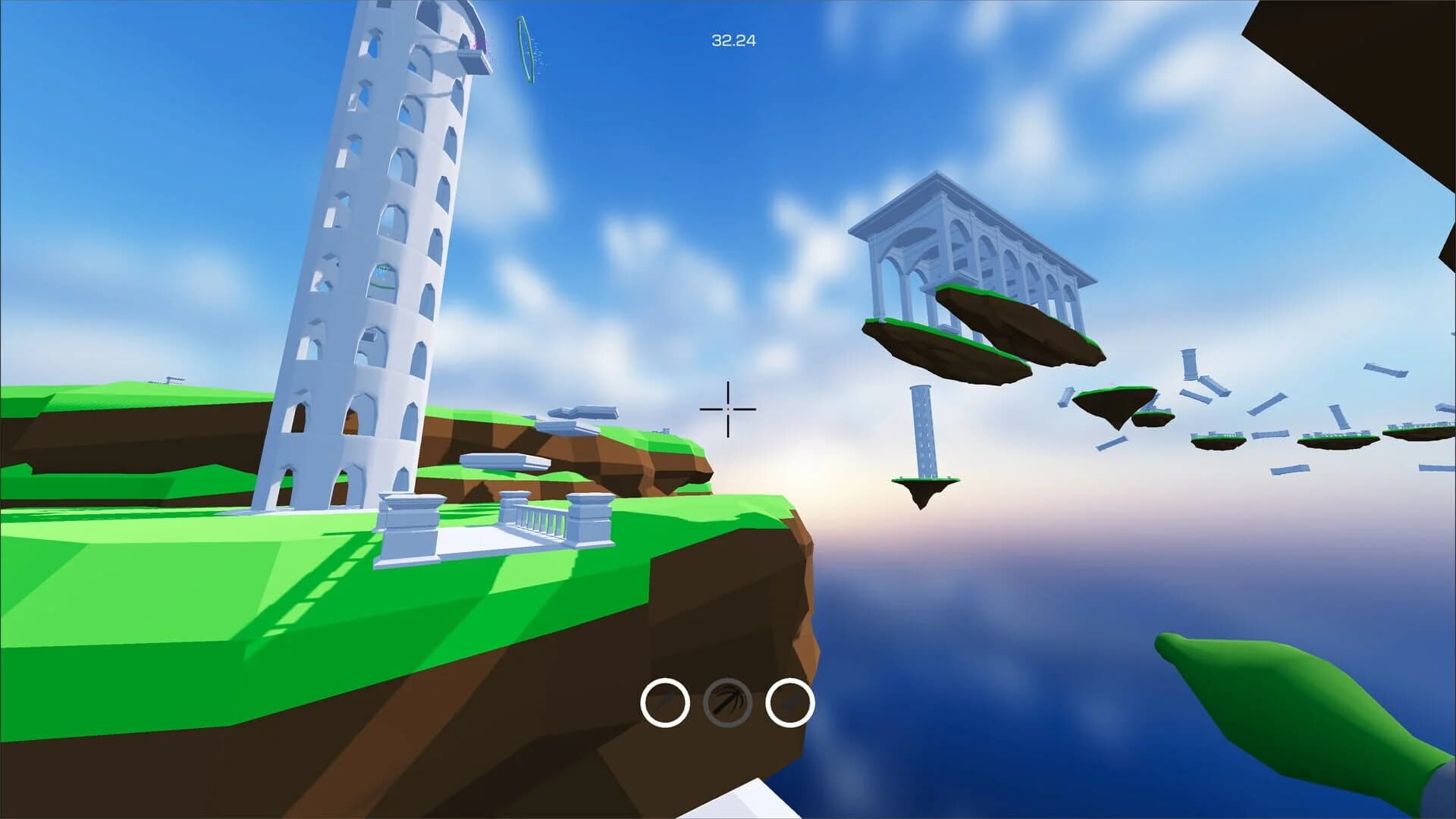Image resolution: width=1456 pixels, height=819 pixels.
Task: Click the green ring portal near the tower
Action: coord(525,49)
